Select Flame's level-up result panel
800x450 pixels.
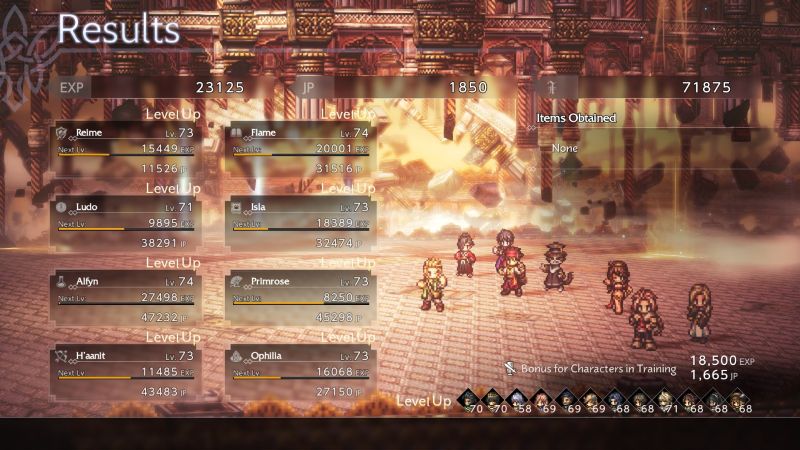[298, 150]
